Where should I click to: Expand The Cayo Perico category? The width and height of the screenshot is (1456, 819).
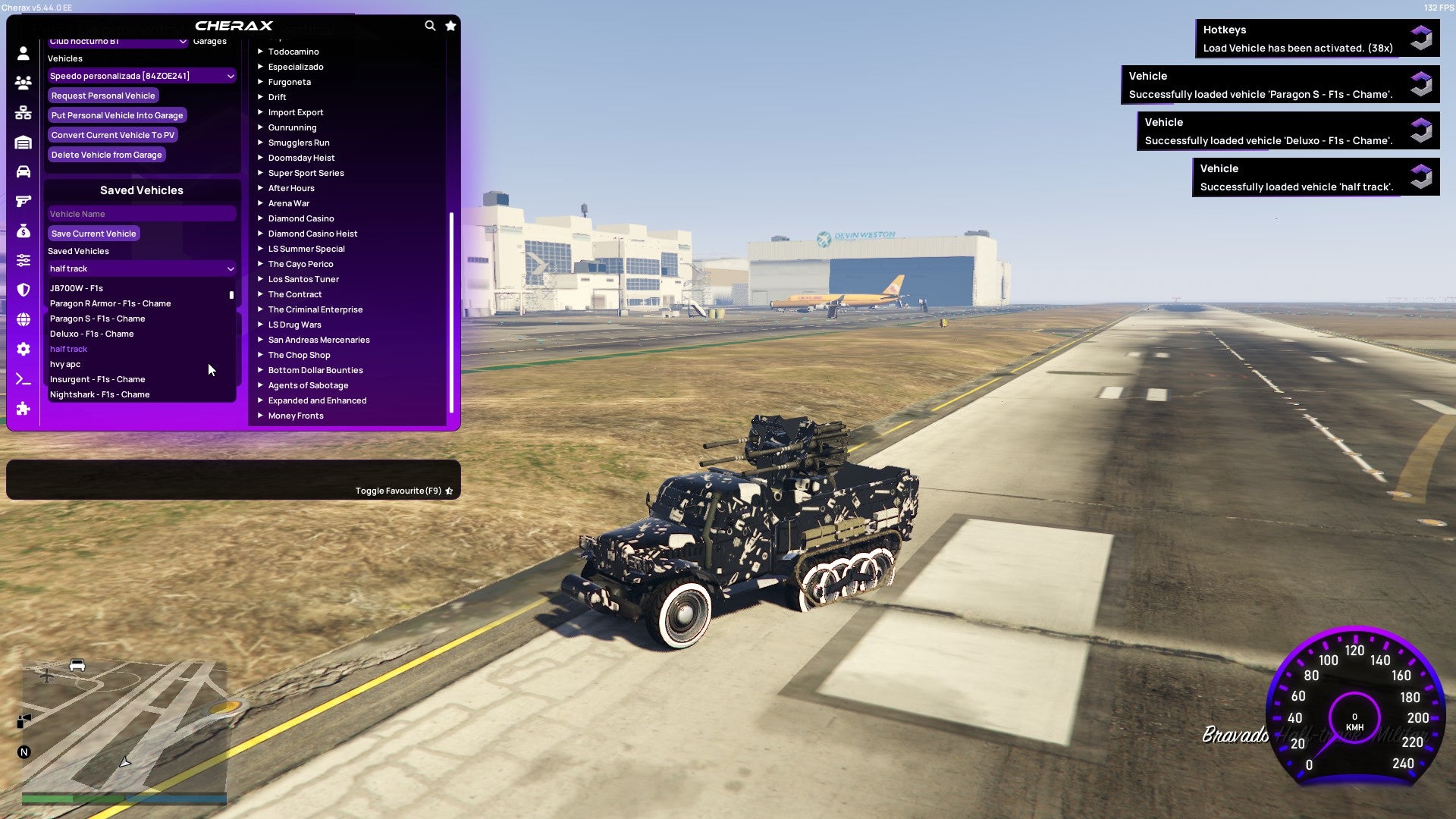pyautogui.click(x=300, y=264)
